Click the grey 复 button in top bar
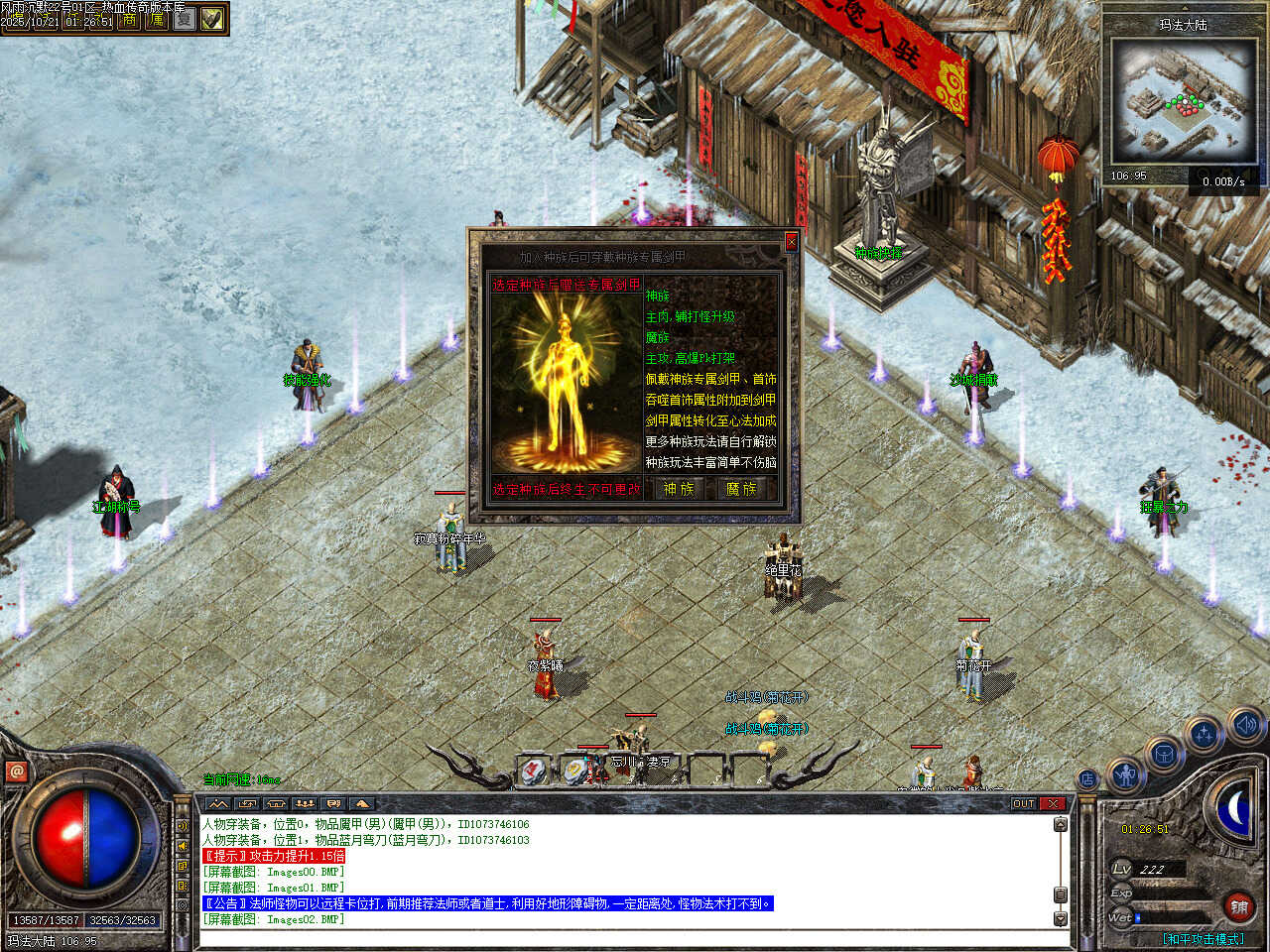The width and height of the screenshot is (1270, 952). coord(185,20)
